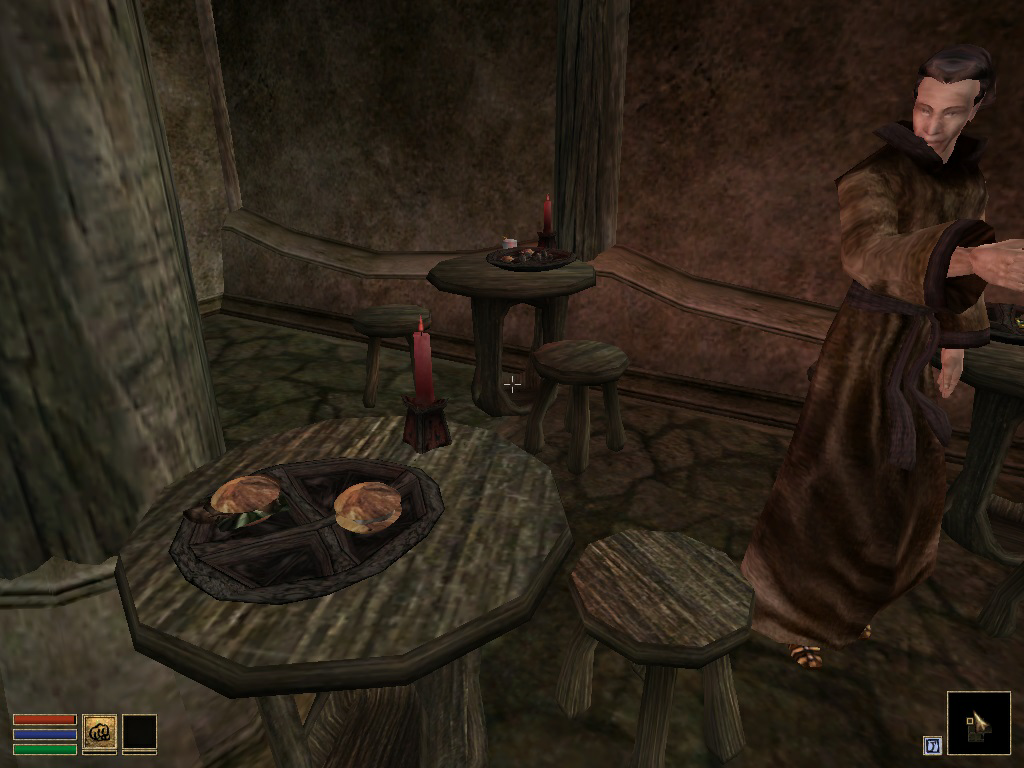Open the minimap with the arrow marker
1024x768 pixels.
tap(978, 722)
